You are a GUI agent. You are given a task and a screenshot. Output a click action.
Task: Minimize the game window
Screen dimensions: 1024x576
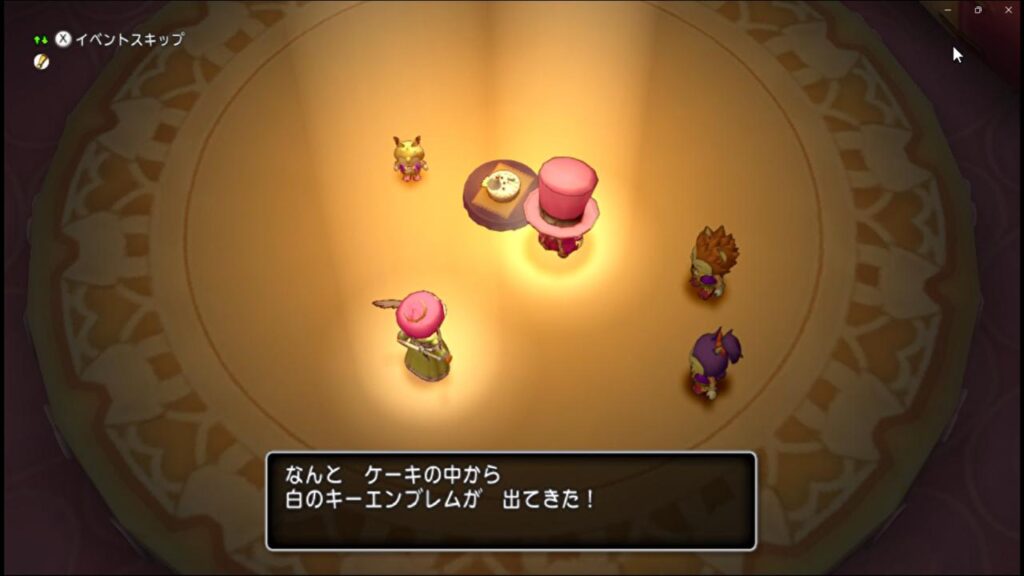click(x=948, y=10)
